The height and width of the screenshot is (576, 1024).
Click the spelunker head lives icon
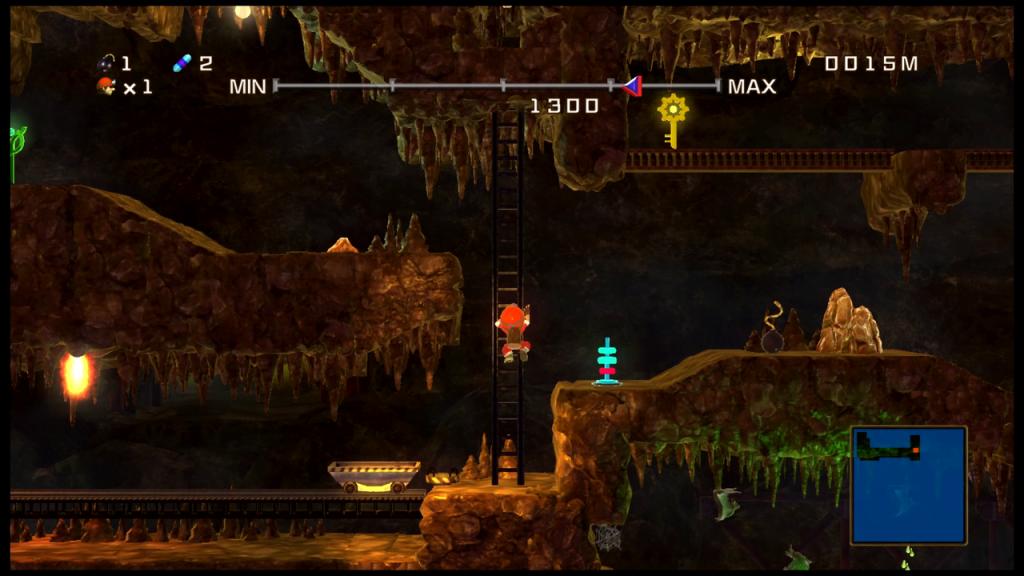tap(106, 87)
